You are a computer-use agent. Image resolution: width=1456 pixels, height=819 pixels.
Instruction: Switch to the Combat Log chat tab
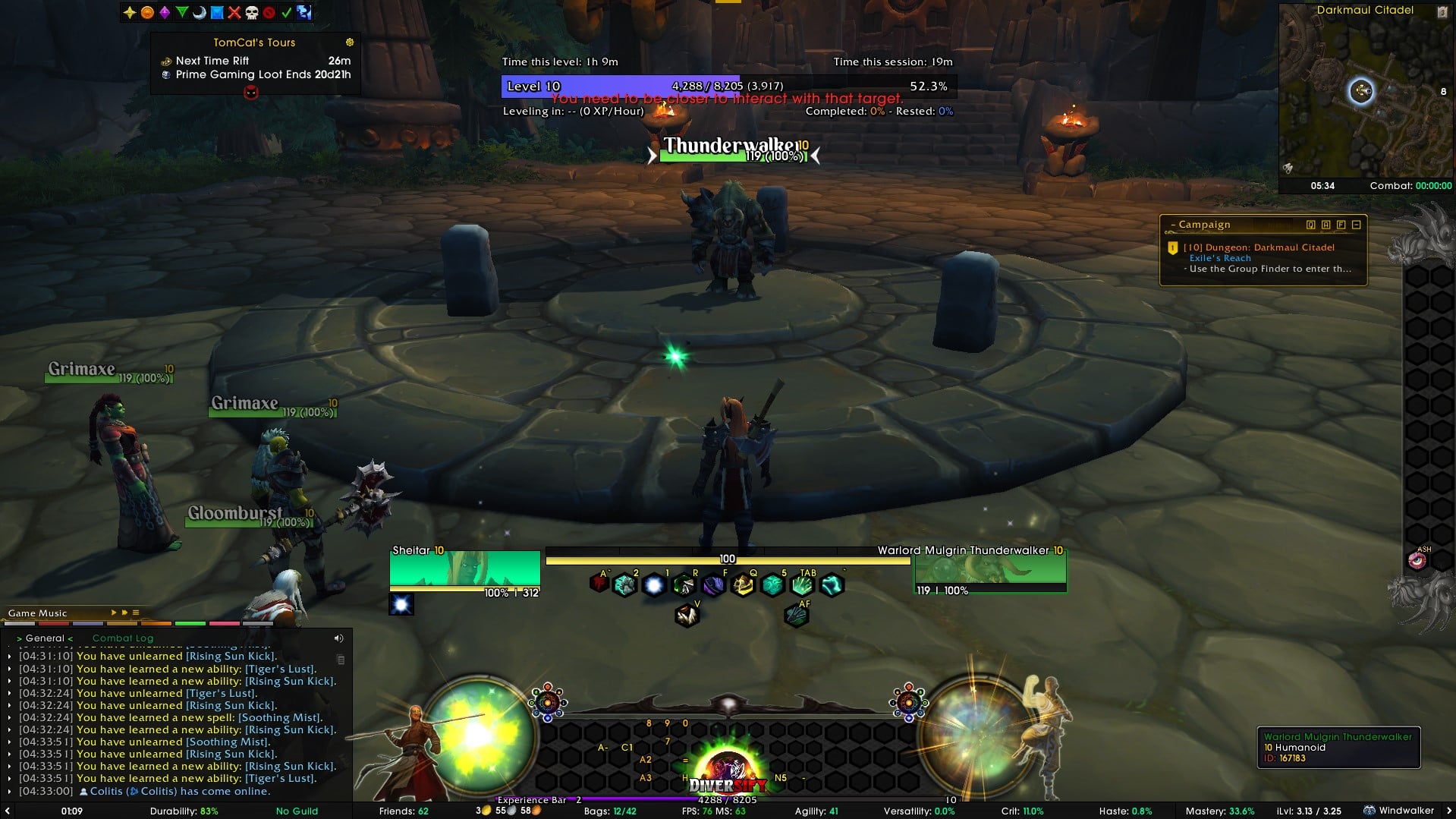tap(123, 638)
